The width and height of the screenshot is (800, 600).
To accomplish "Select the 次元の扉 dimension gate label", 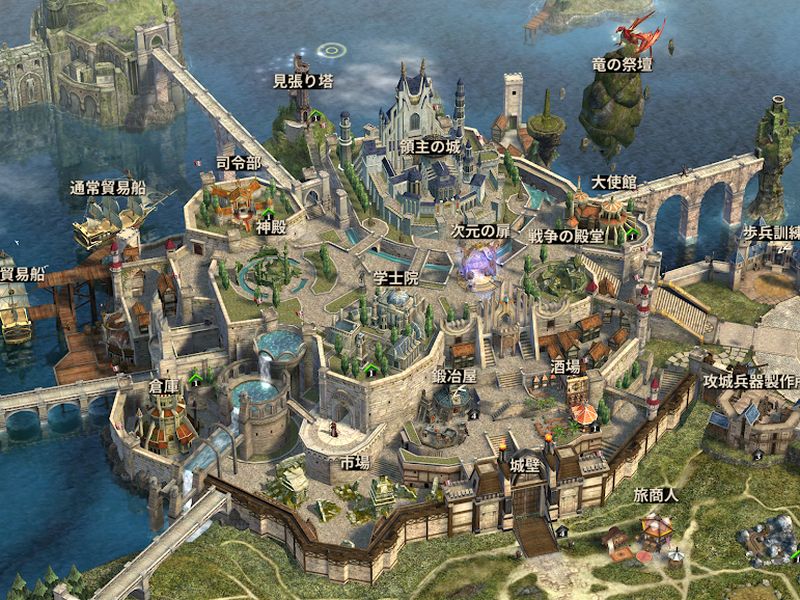I will (480, 231).
